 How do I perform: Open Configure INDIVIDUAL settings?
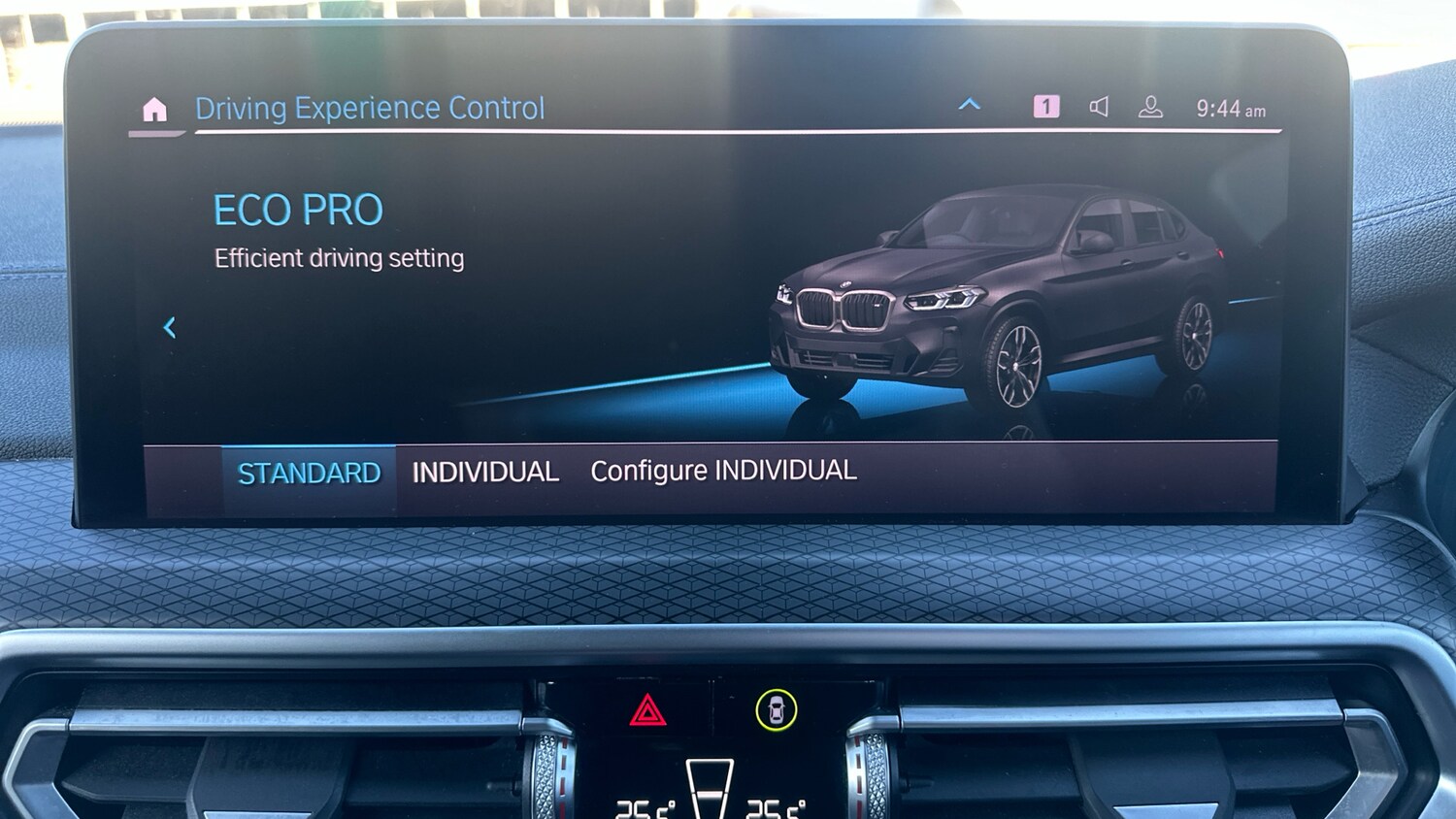722,471
